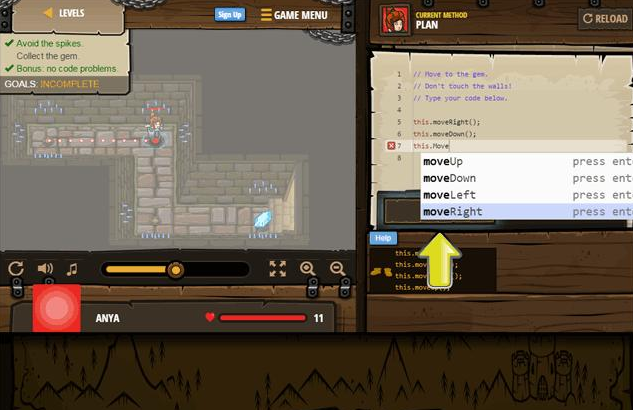Open the Help panel
633x410 pixels.
coord(382,238)
